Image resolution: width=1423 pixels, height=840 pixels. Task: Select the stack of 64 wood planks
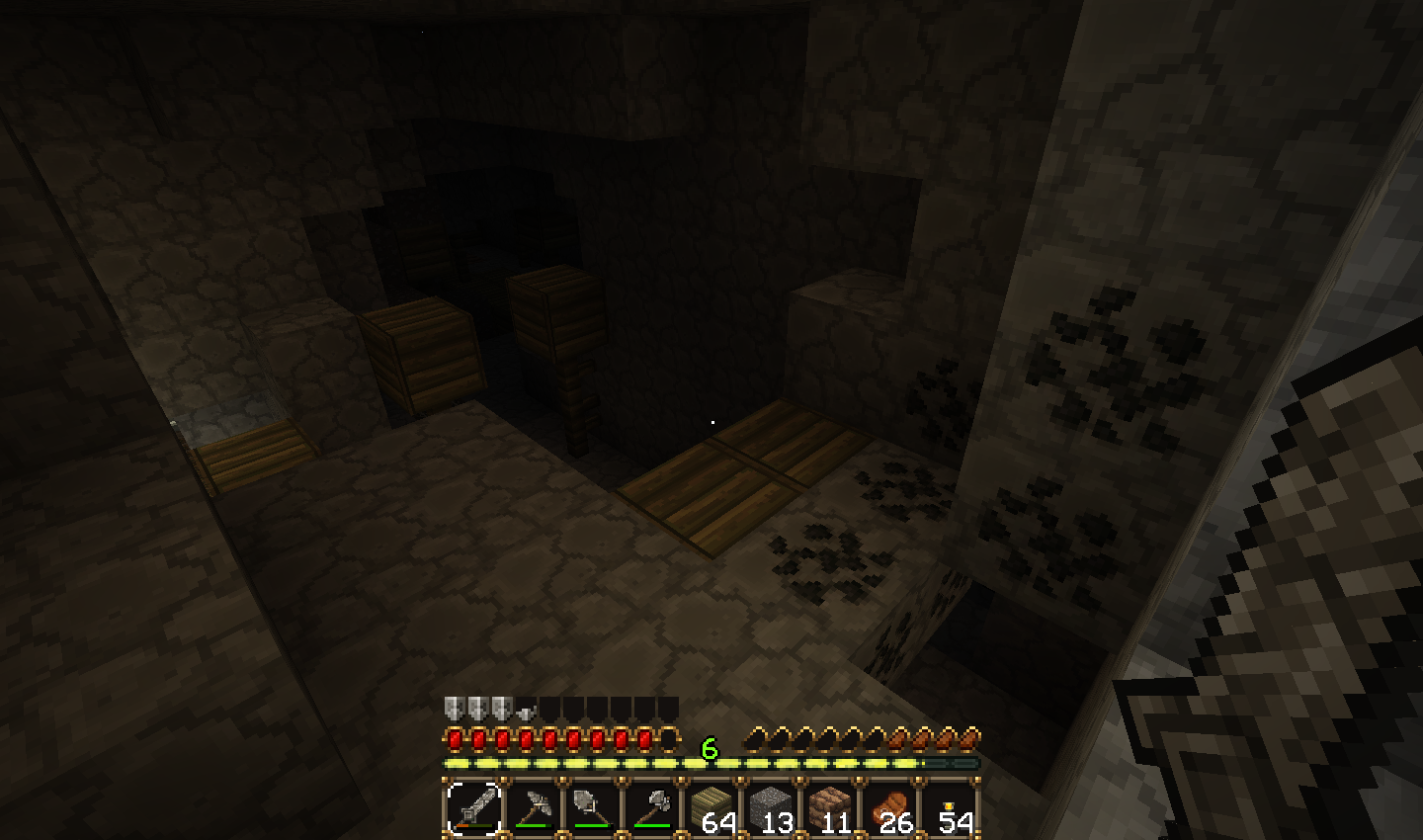[711, 808]
